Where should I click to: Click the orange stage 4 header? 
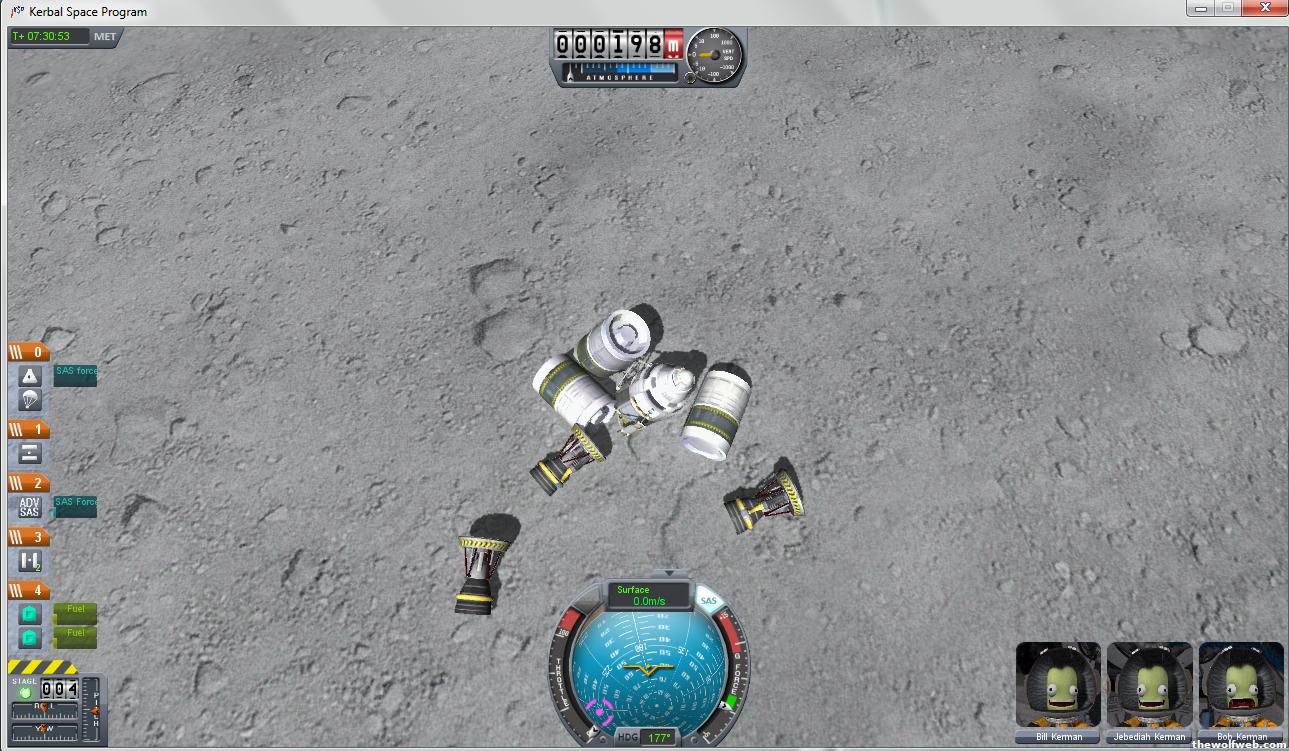(x=28, y=590)
